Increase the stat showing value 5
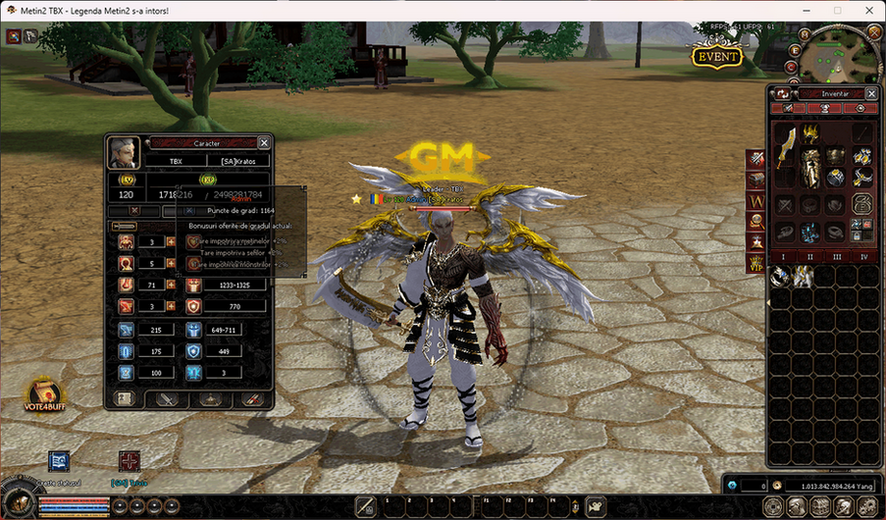886x520 pixels. pyautogui.click(x=171, y=263)
